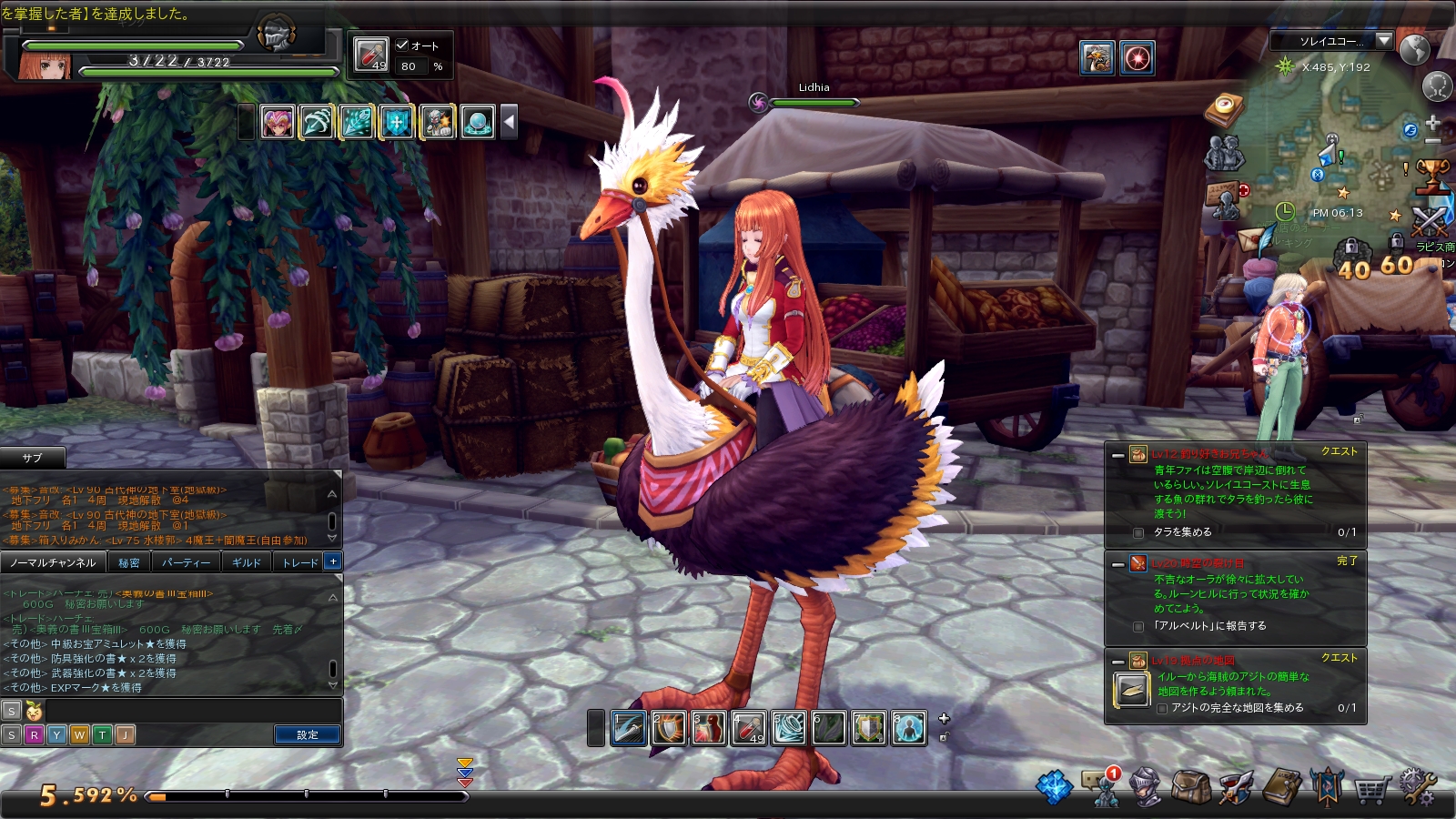Screen dimensions: 1456x819
Task: Open the knight helmet character icon
Action: [x=1145, y=787]
